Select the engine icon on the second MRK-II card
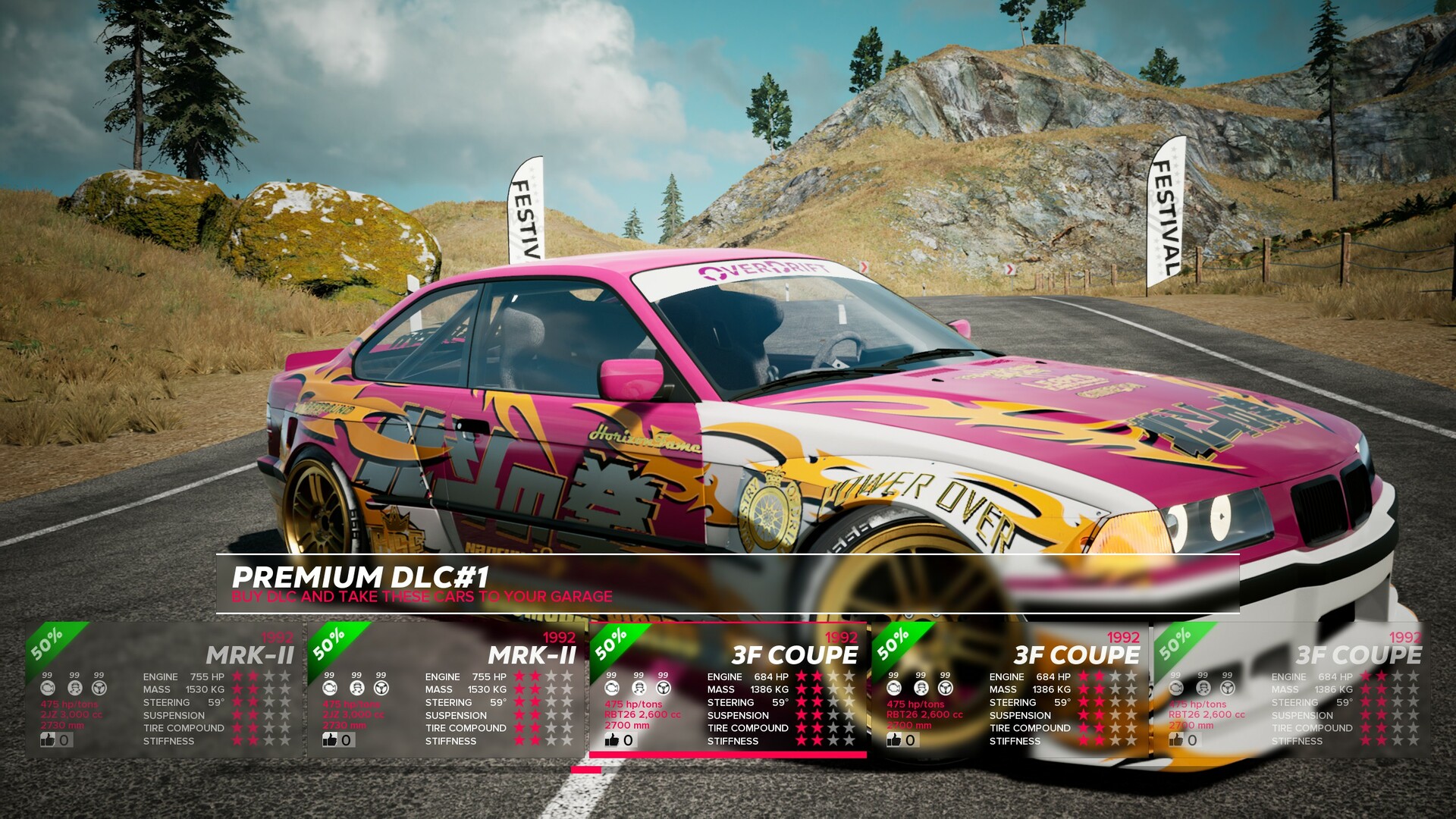 (x=328, y=689)
